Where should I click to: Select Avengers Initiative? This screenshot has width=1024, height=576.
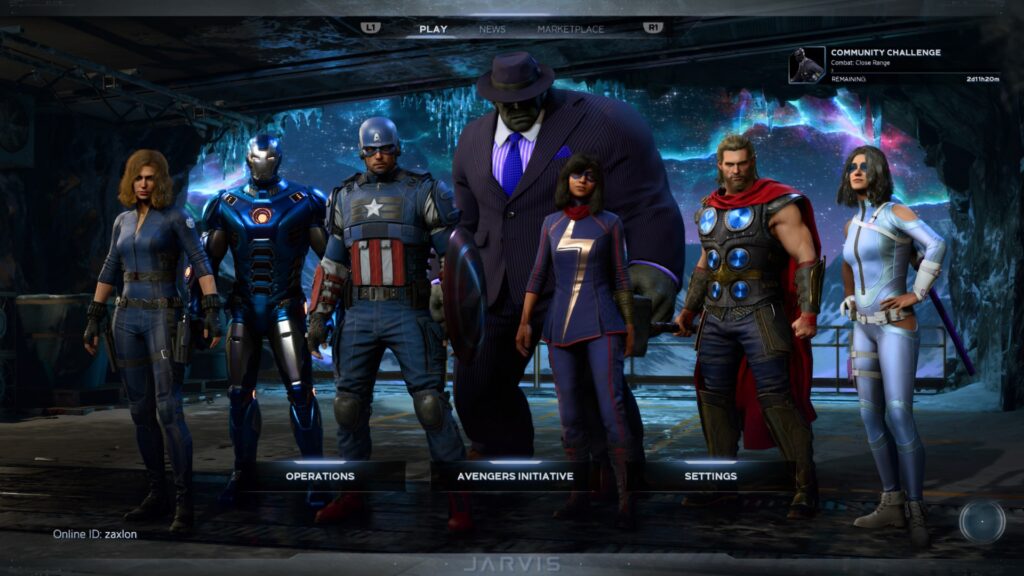click(515, 476)
